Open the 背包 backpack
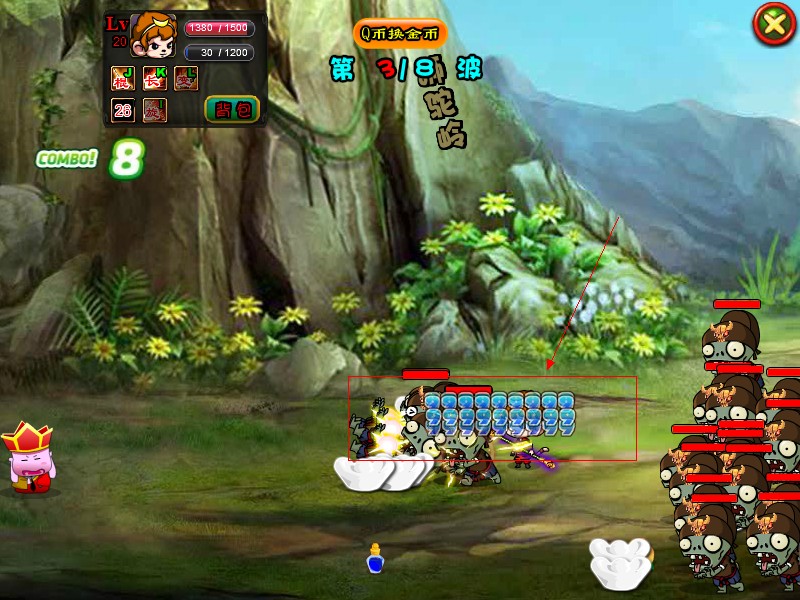 [x=232, y=109]
